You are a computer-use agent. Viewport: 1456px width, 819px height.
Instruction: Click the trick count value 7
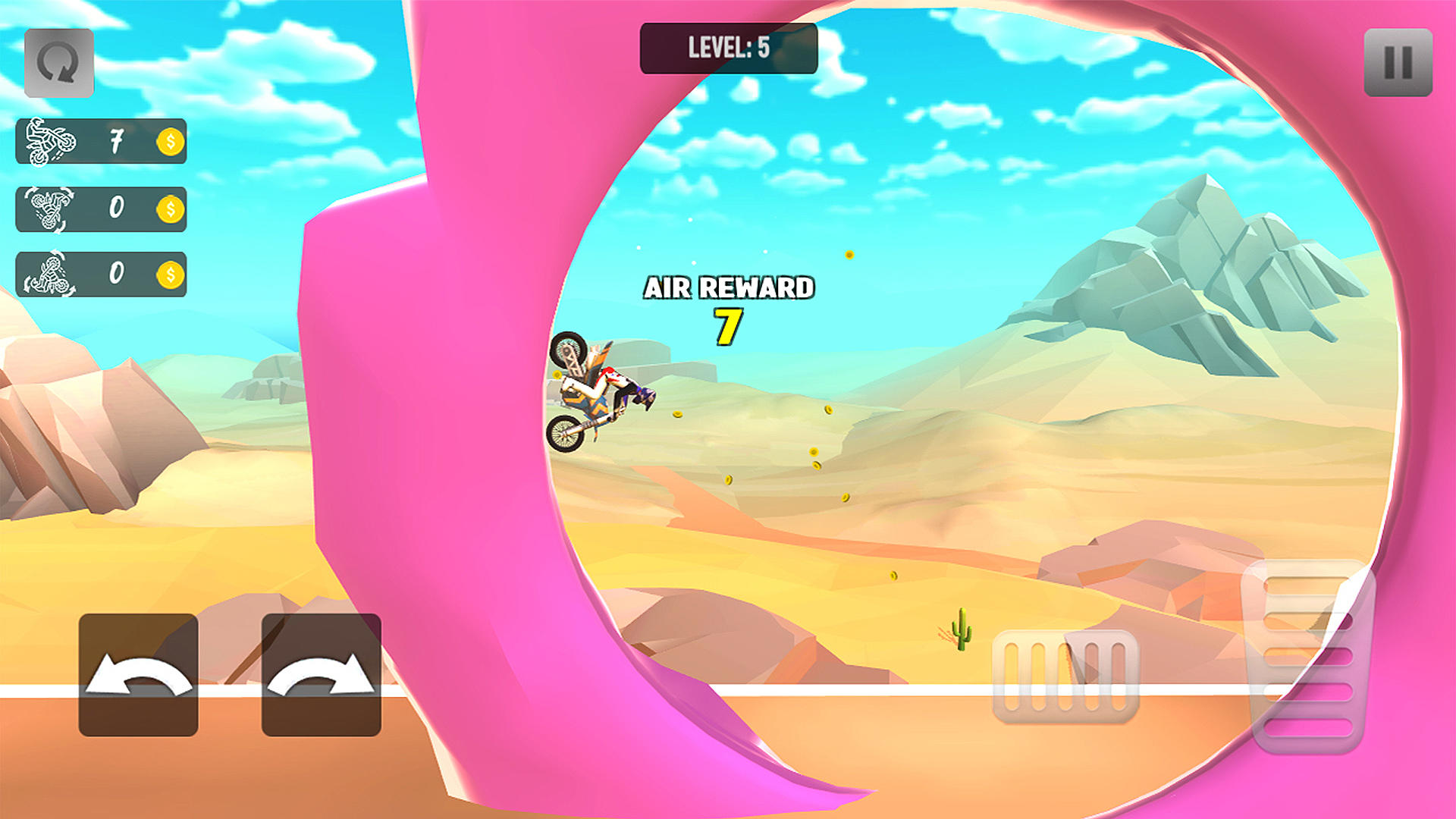(x=116, y=141)
